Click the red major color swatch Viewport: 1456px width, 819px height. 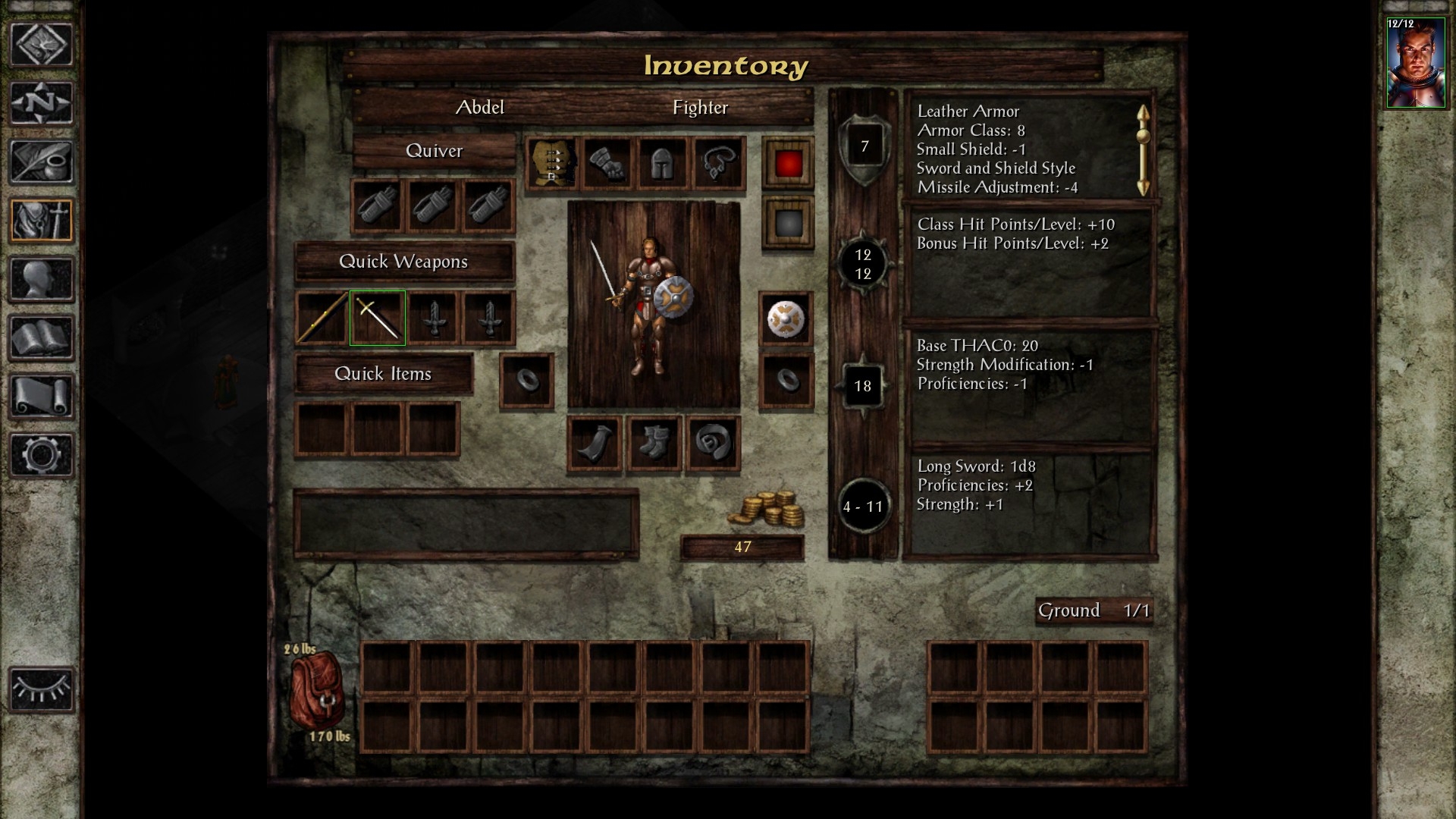789,163
